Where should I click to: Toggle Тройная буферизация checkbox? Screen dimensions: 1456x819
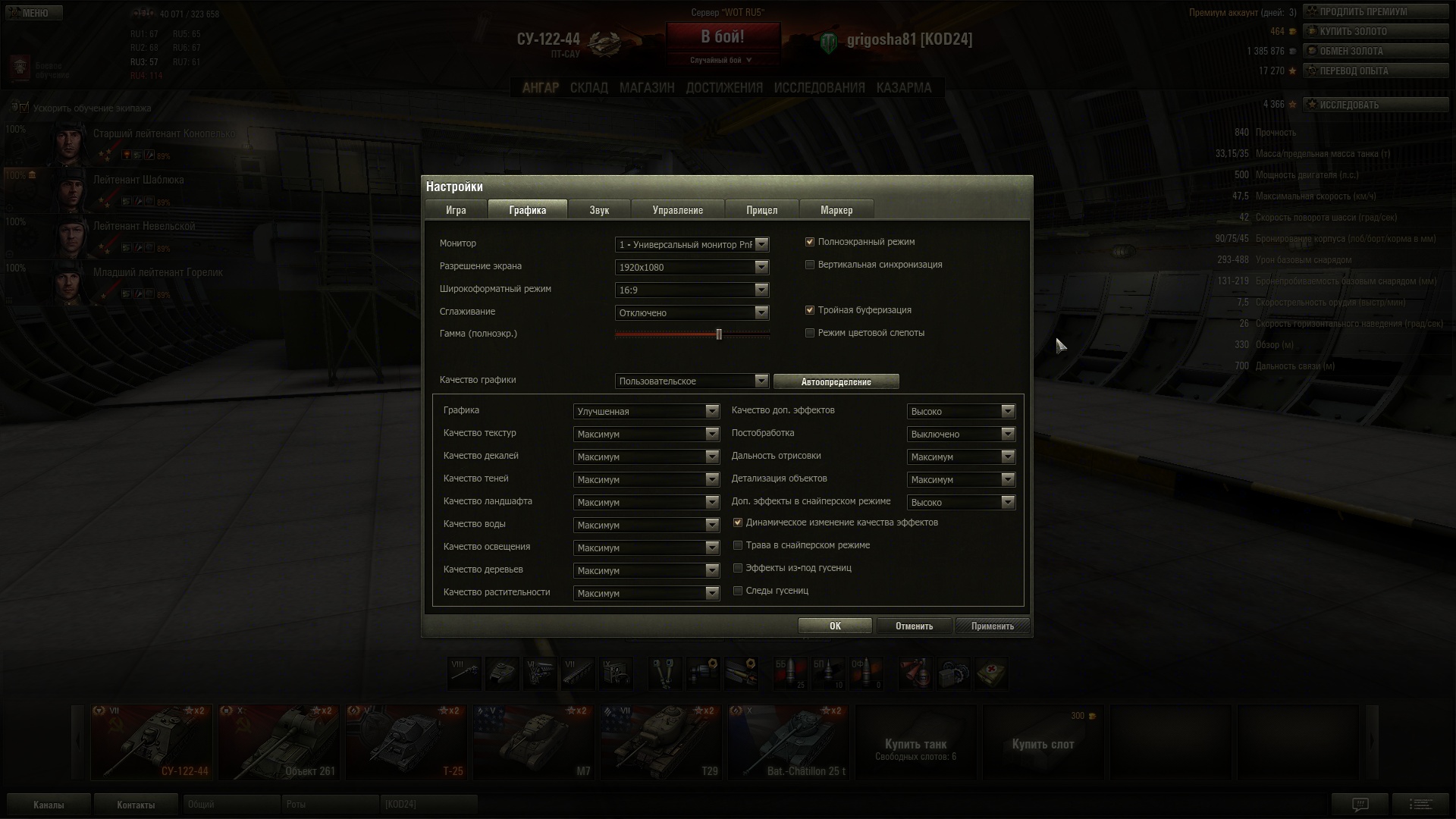coord(810,310)
